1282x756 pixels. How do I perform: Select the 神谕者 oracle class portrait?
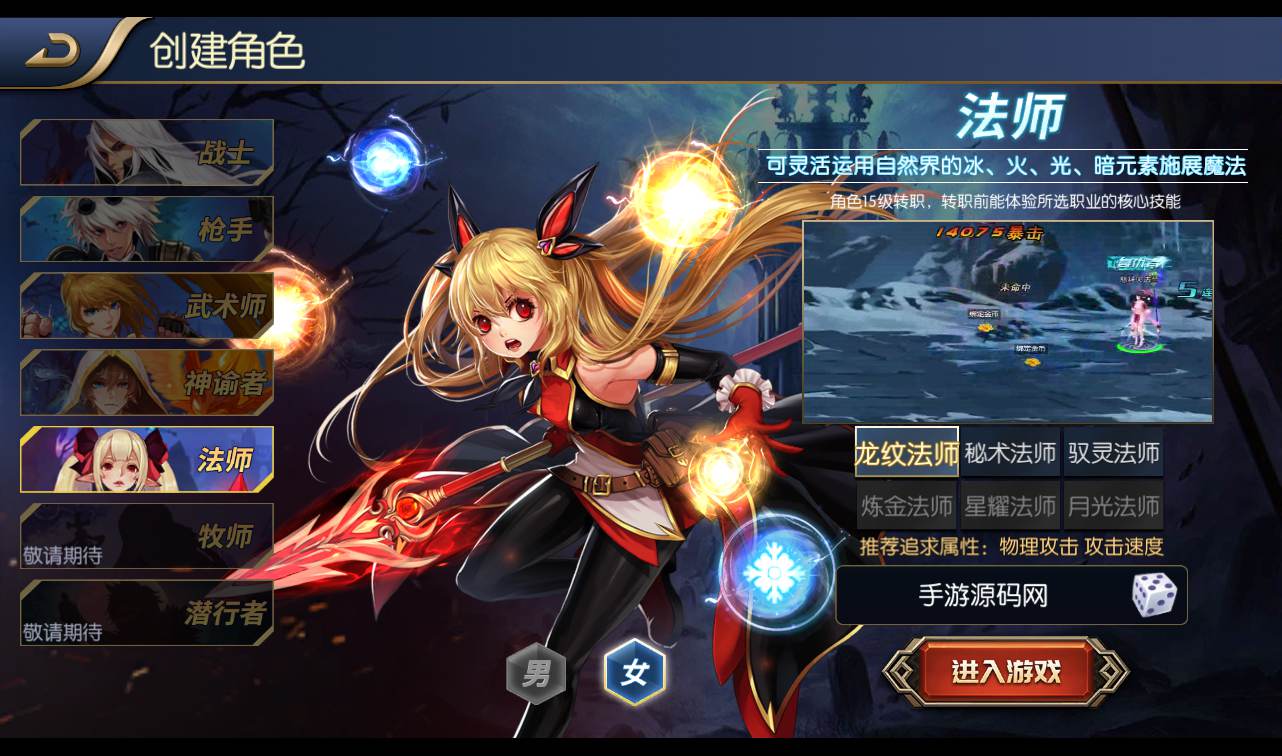click(146, 383)
